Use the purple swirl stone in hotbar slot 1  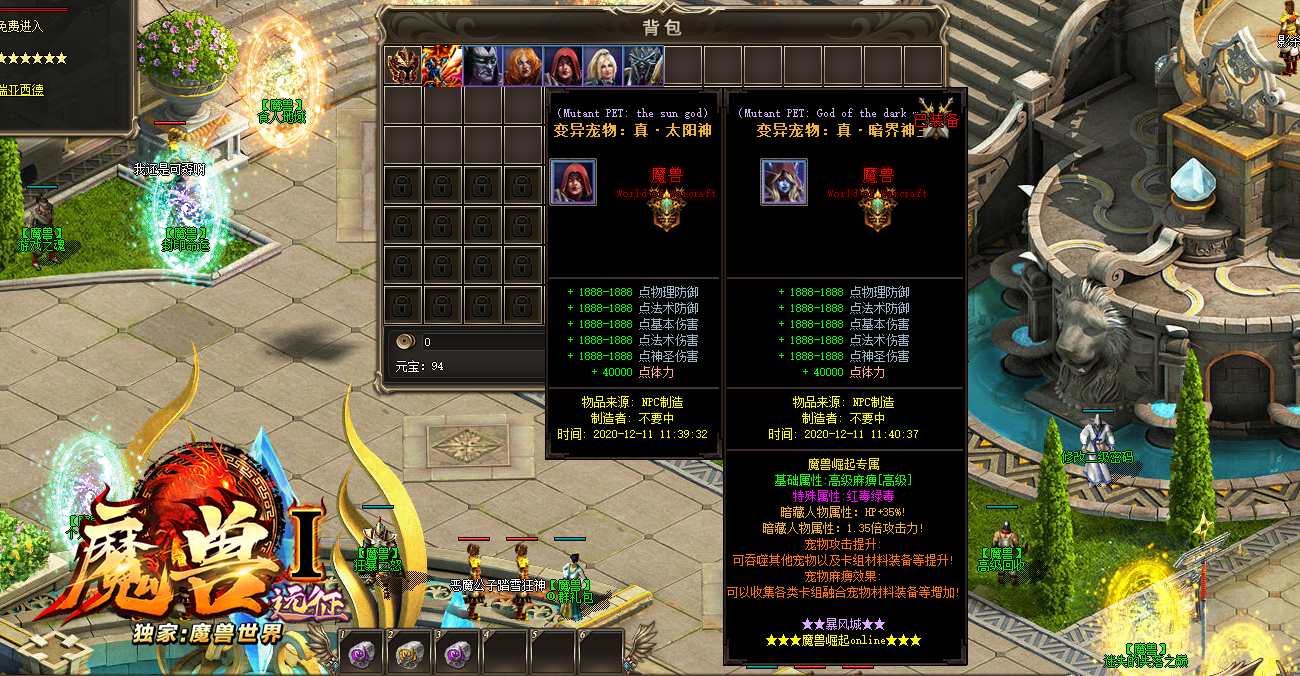tap(361, 653)
